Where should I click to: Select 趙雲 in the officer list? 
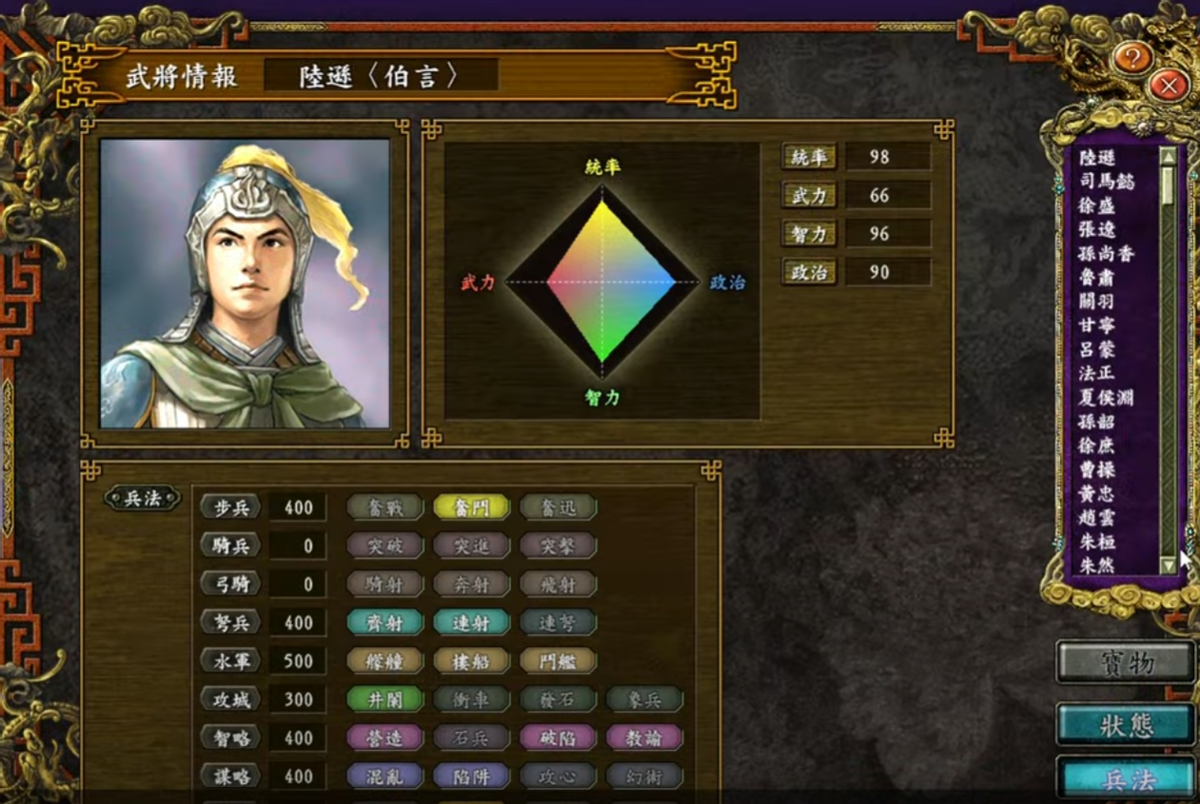[1098, 517]
